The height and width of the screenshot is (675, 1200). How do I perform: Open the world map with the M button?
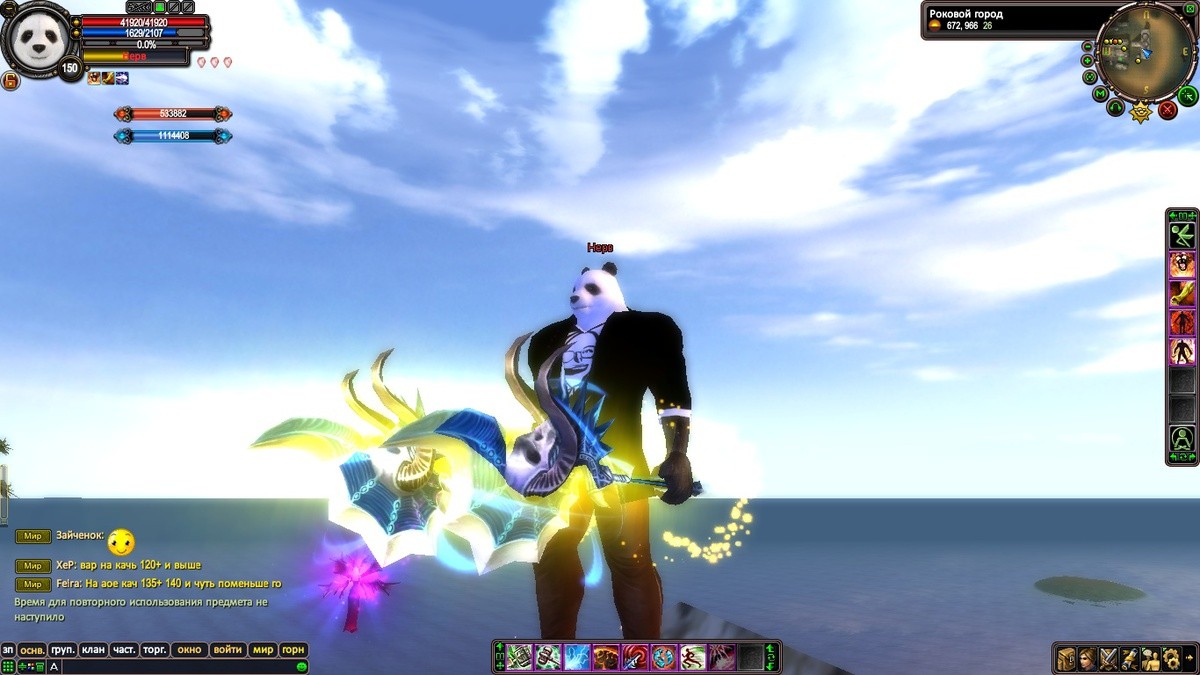pos(1100,94)
